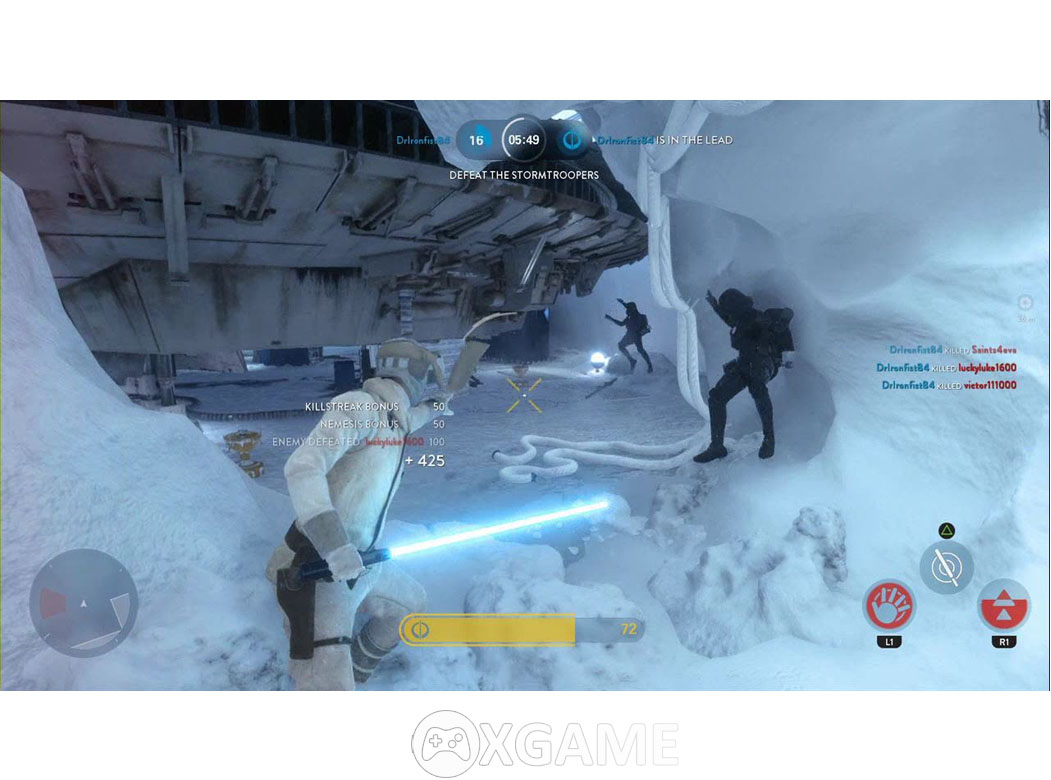The width and height of the screenshot is (1051, 780).
Task: Click the circular radar minimap
Action: pos(84,603)
